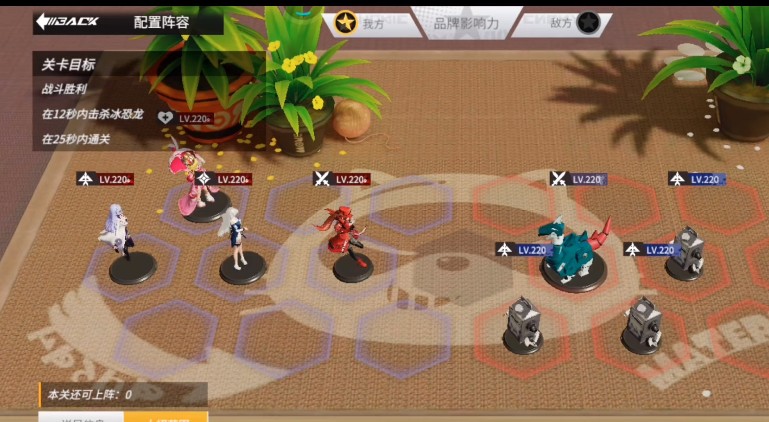The width and height of the screenshot is (769, 422).
Task: Switch to the 我方 tab
Action: [x=362, y=22]
